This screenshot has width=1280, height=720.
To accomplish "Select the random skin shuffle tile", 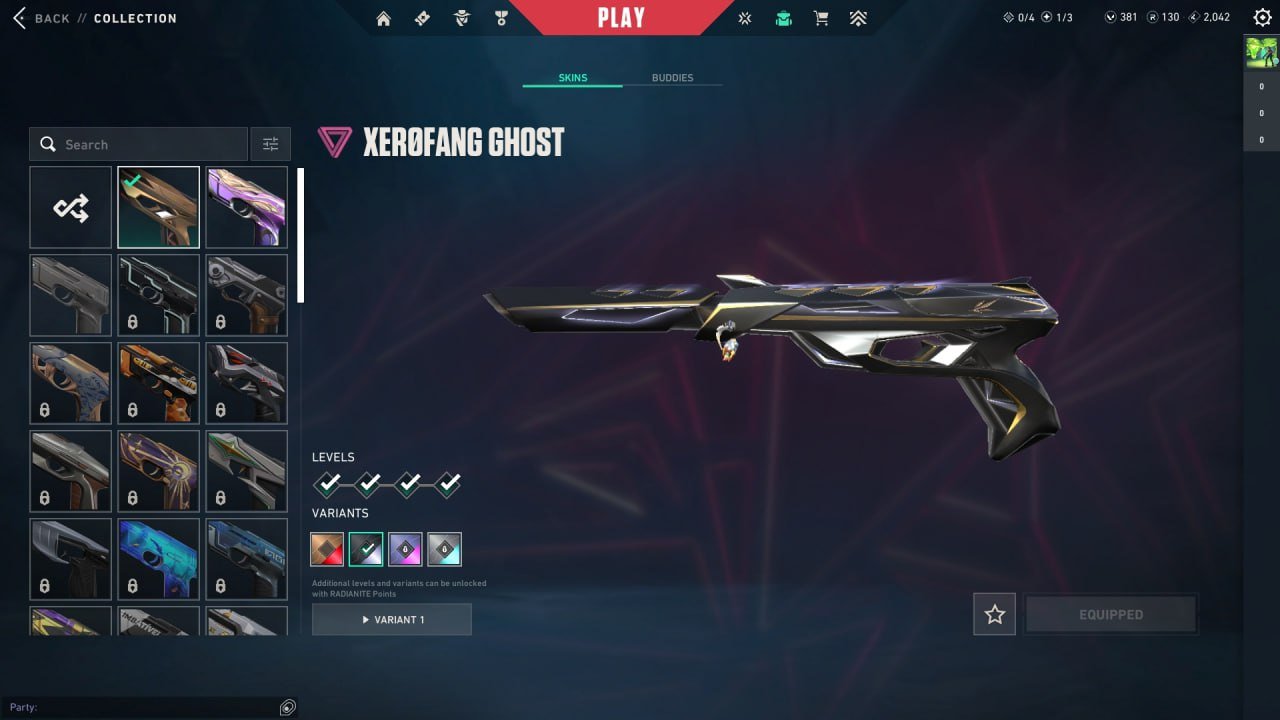I will [70, 207].
